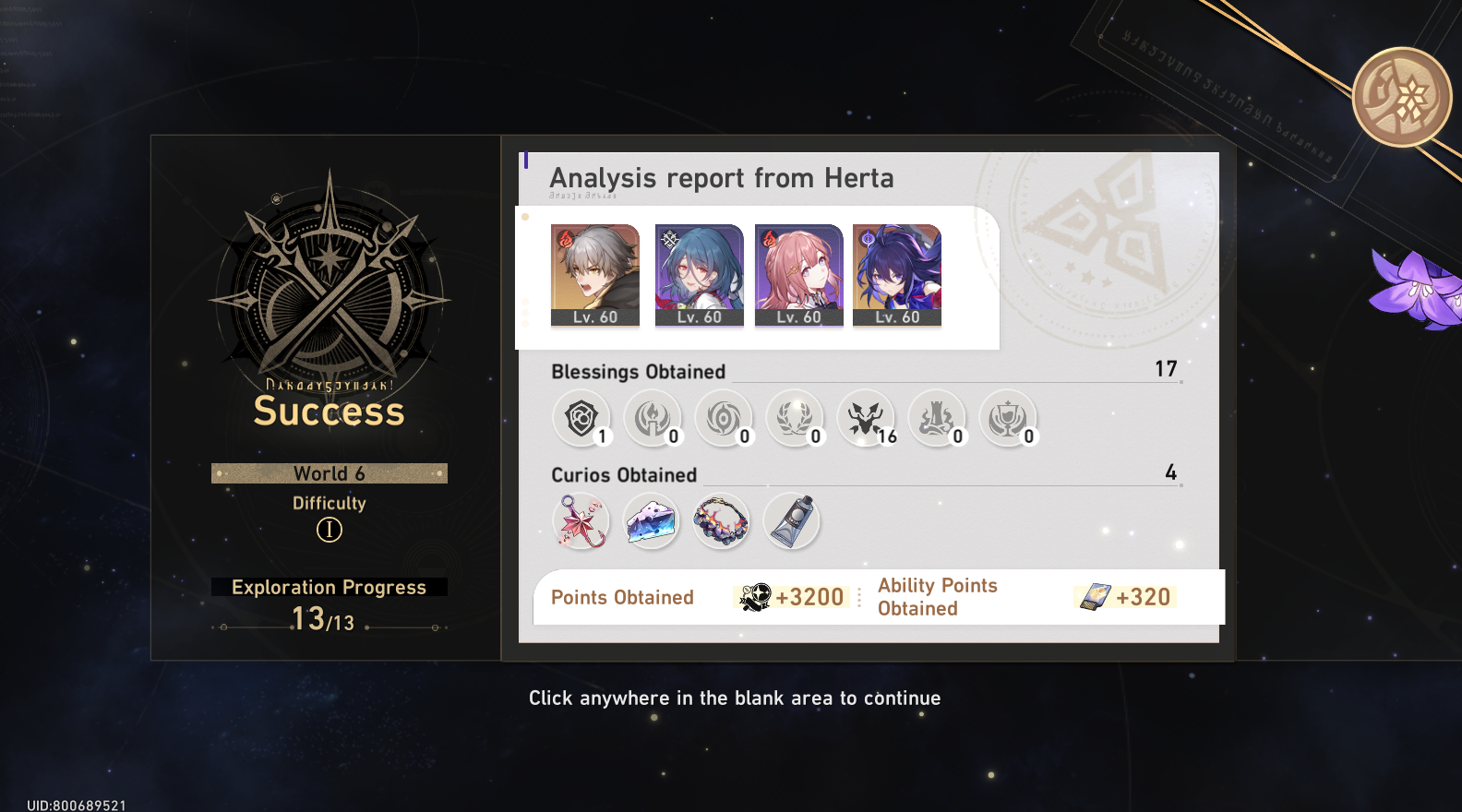Select the paint tube curio
This screenshot has height=812, width=1462.
(x=792, y=521)
